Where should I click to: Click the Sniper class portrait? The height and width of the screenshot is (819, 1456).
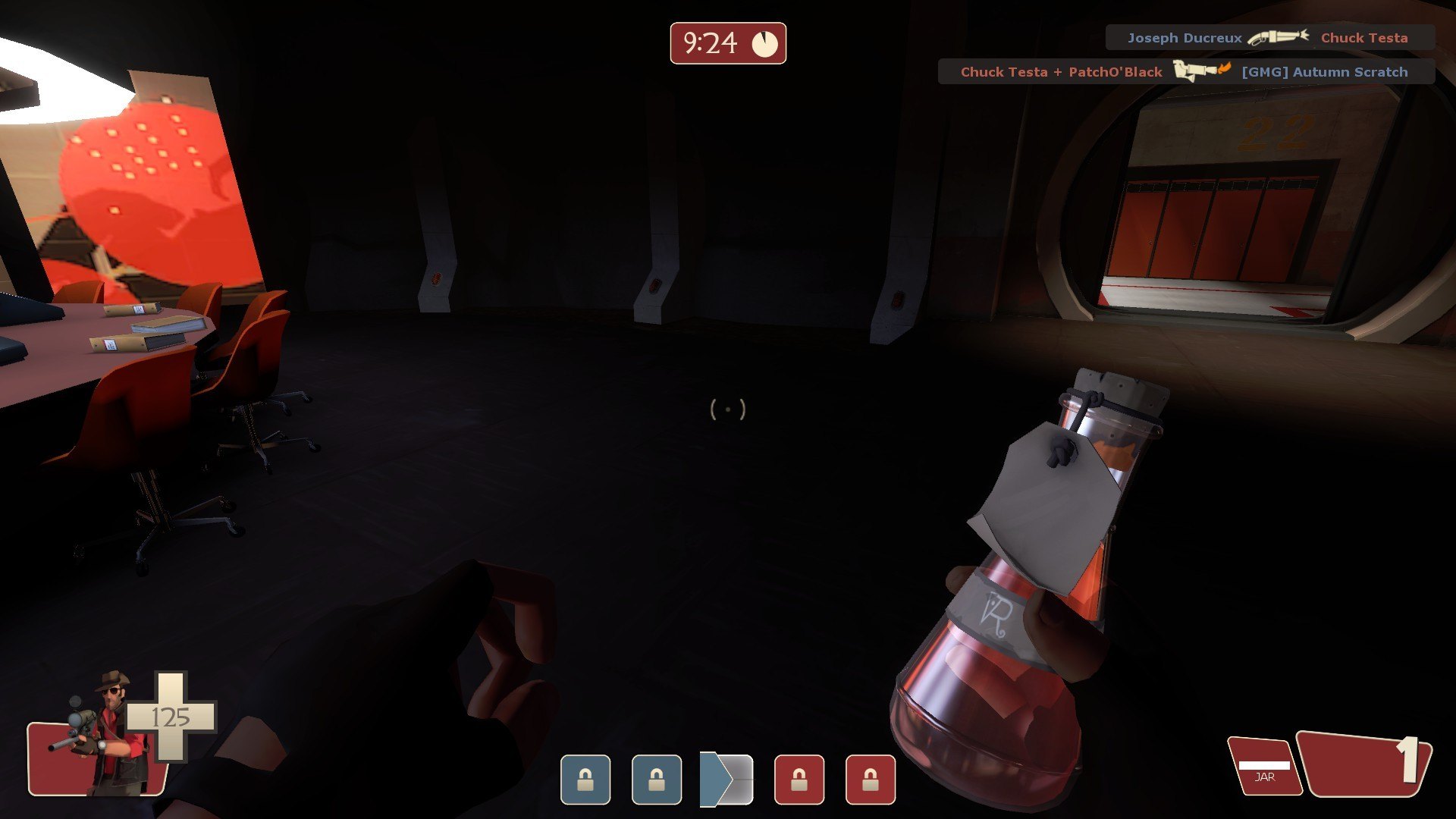click(x=106, y=733)
